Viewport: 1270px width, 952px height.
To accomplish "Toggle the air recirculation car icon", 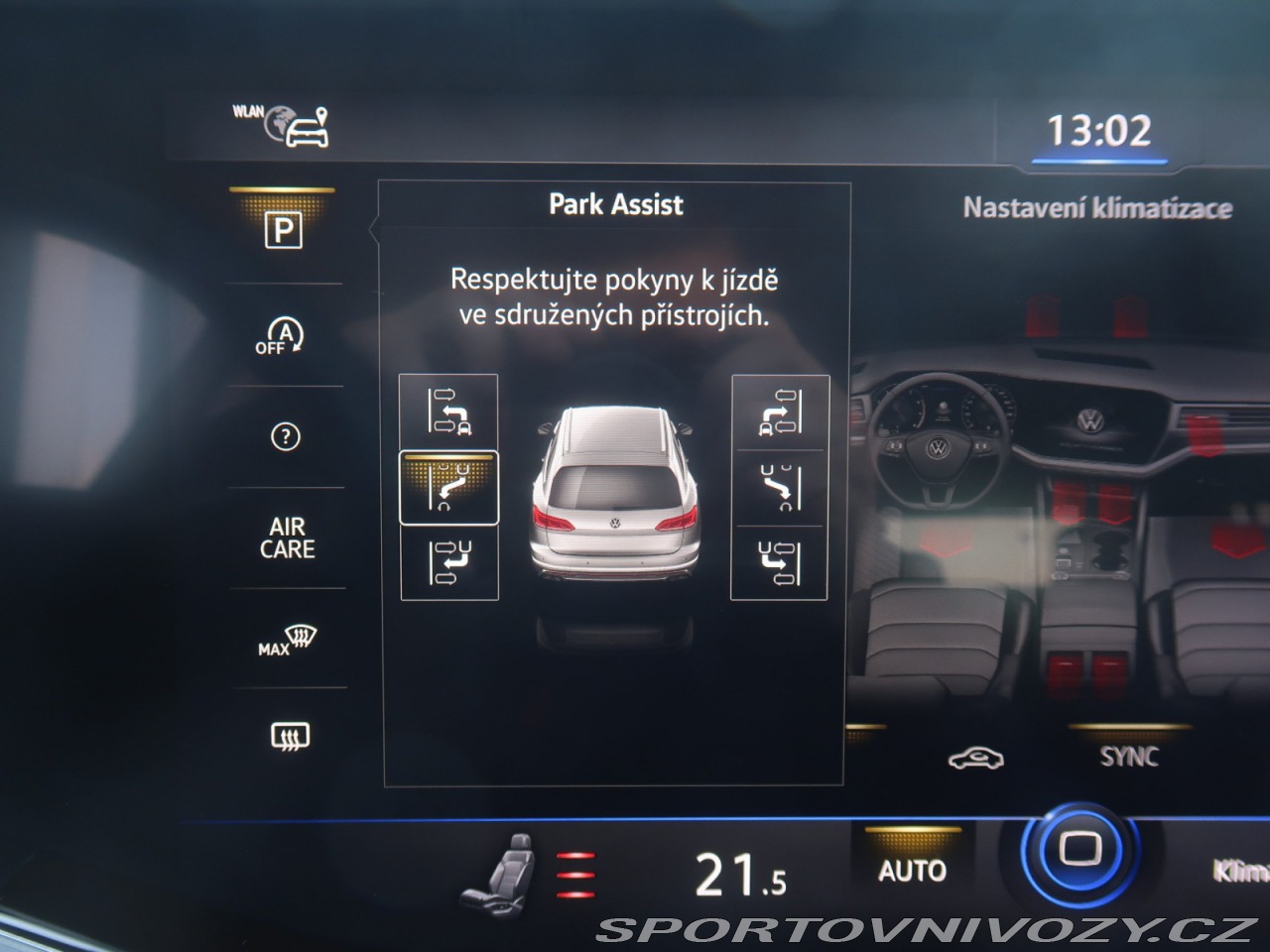I will pos(975,759).
